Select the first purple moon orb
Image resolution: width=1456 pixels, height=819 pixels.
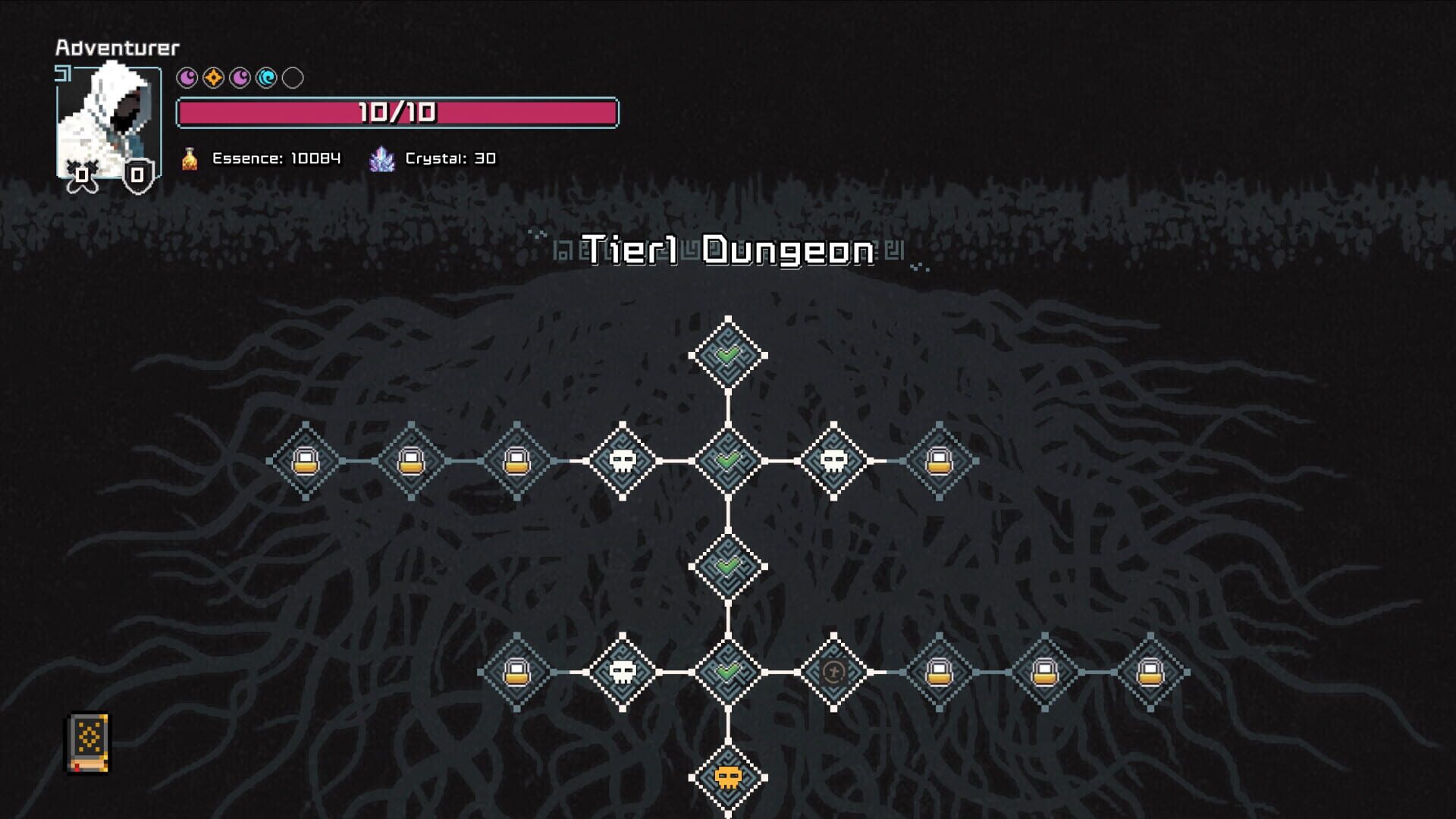186,76
